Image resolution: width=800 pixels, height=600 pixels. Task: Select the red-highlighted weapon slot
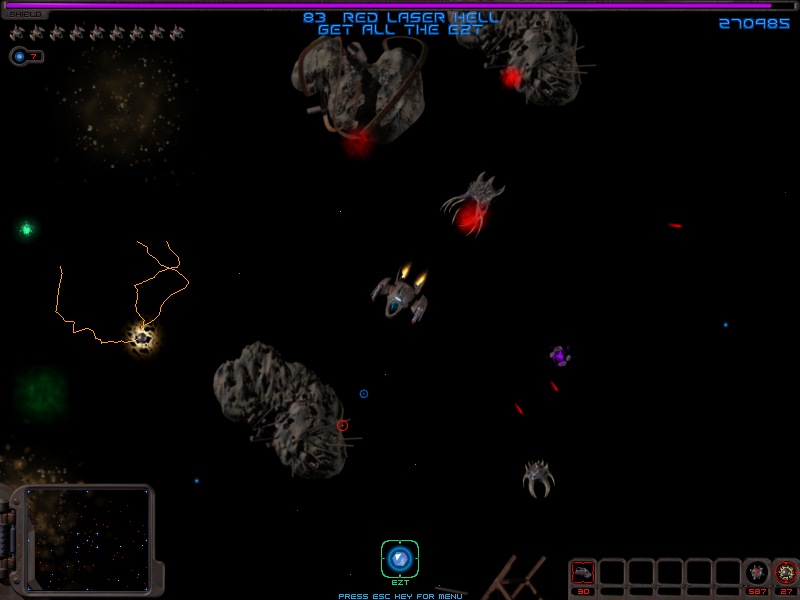[x=582, y=572]
